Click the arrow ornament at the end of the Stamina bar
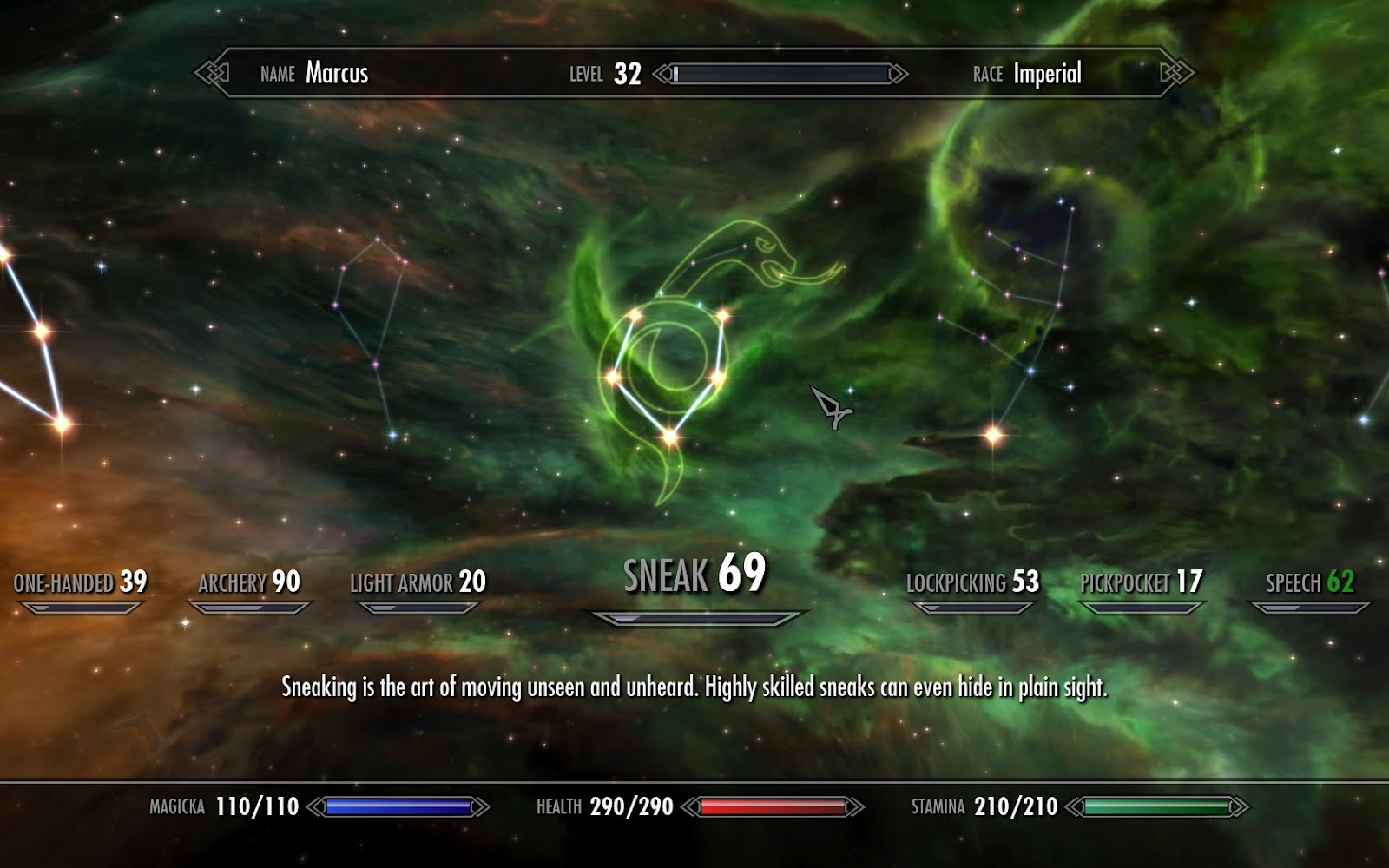Screen dimensions: 1389x868 point(1241,806)
